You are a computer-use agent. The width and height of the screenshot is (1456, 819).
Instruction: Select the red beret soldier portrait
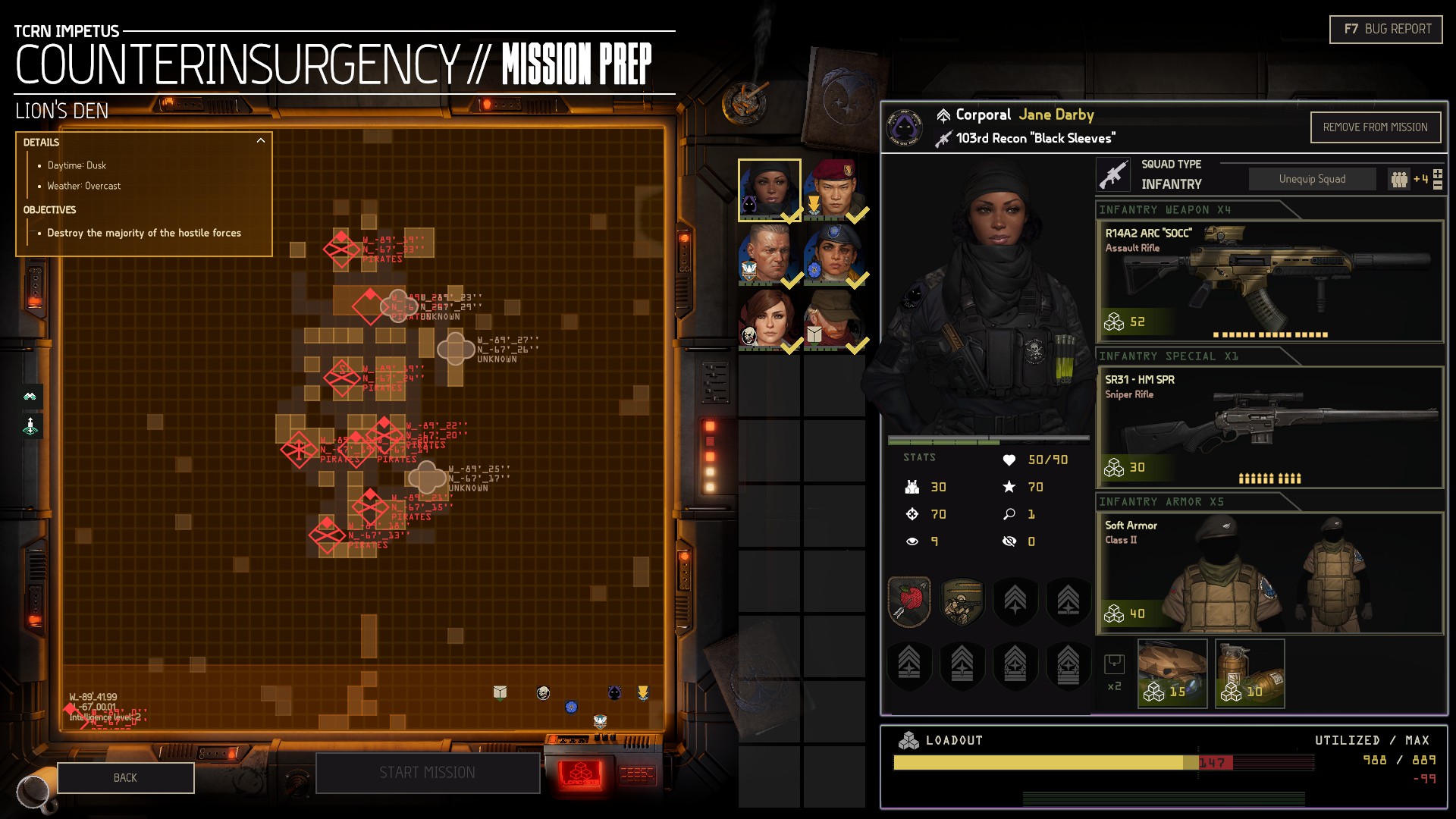pos(835,190)
